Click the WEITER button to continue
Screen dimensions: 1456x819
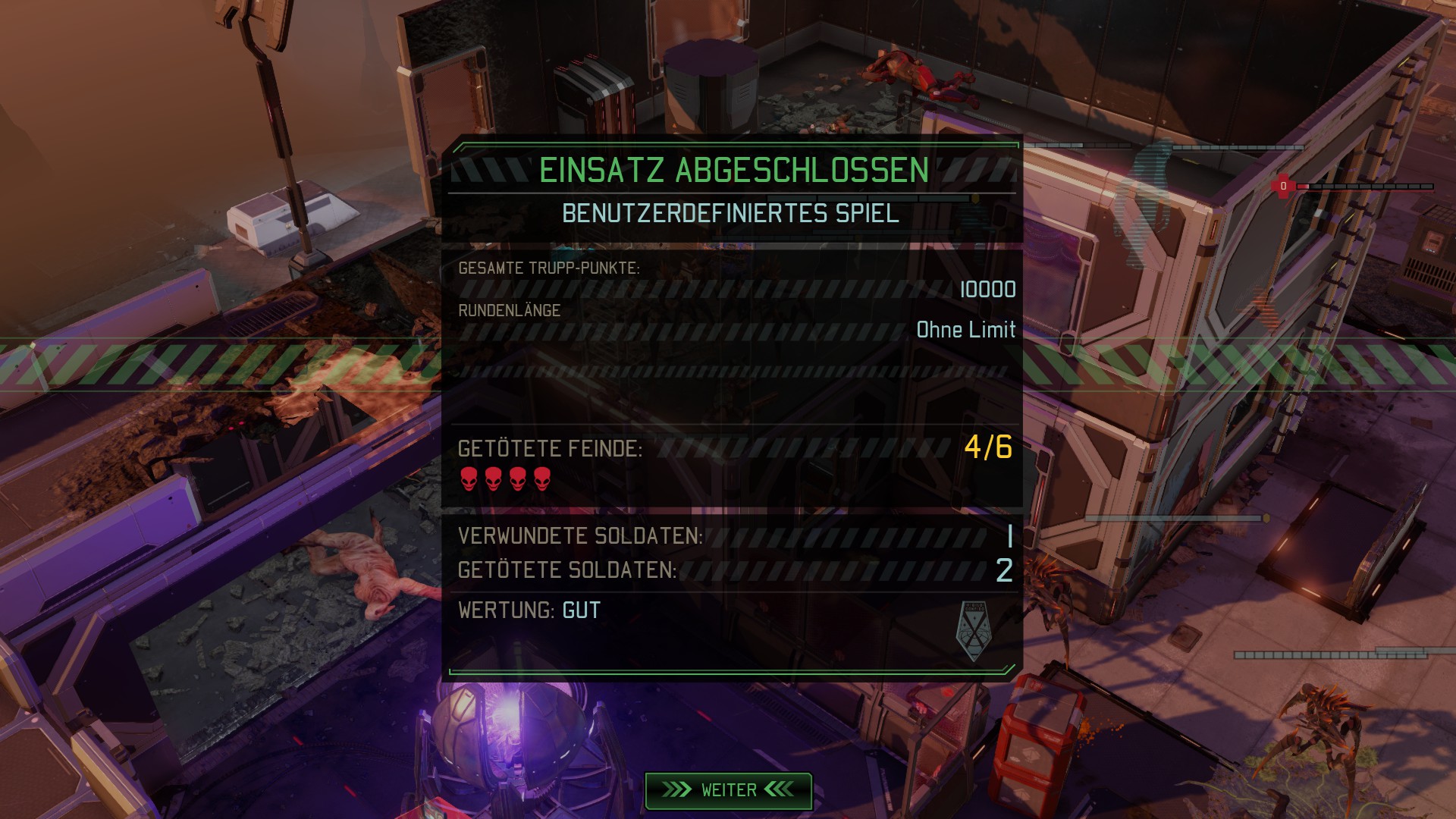click(728, 790)
